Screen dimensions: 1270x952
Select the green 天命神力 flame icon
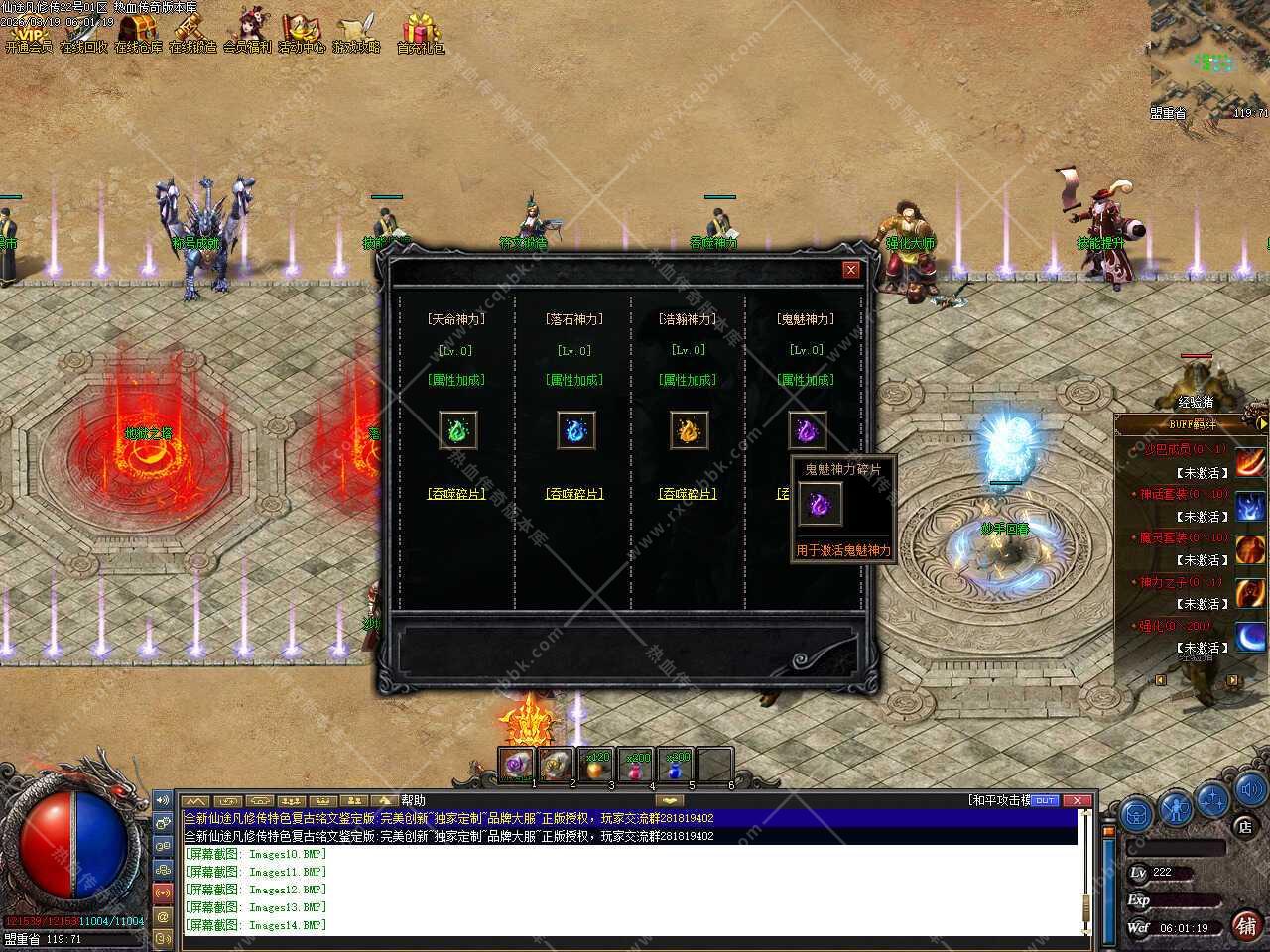(x=458, y=430)
